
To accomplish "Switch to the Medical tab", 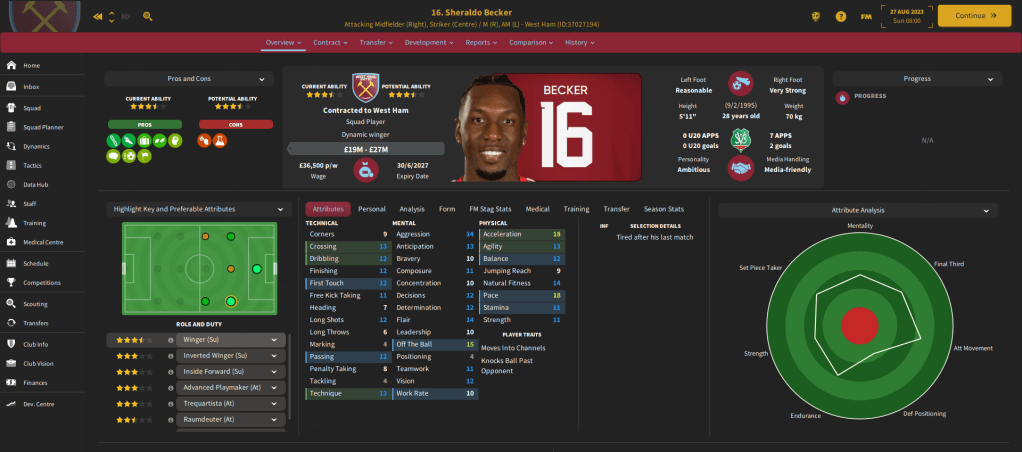I will (537, 209).
